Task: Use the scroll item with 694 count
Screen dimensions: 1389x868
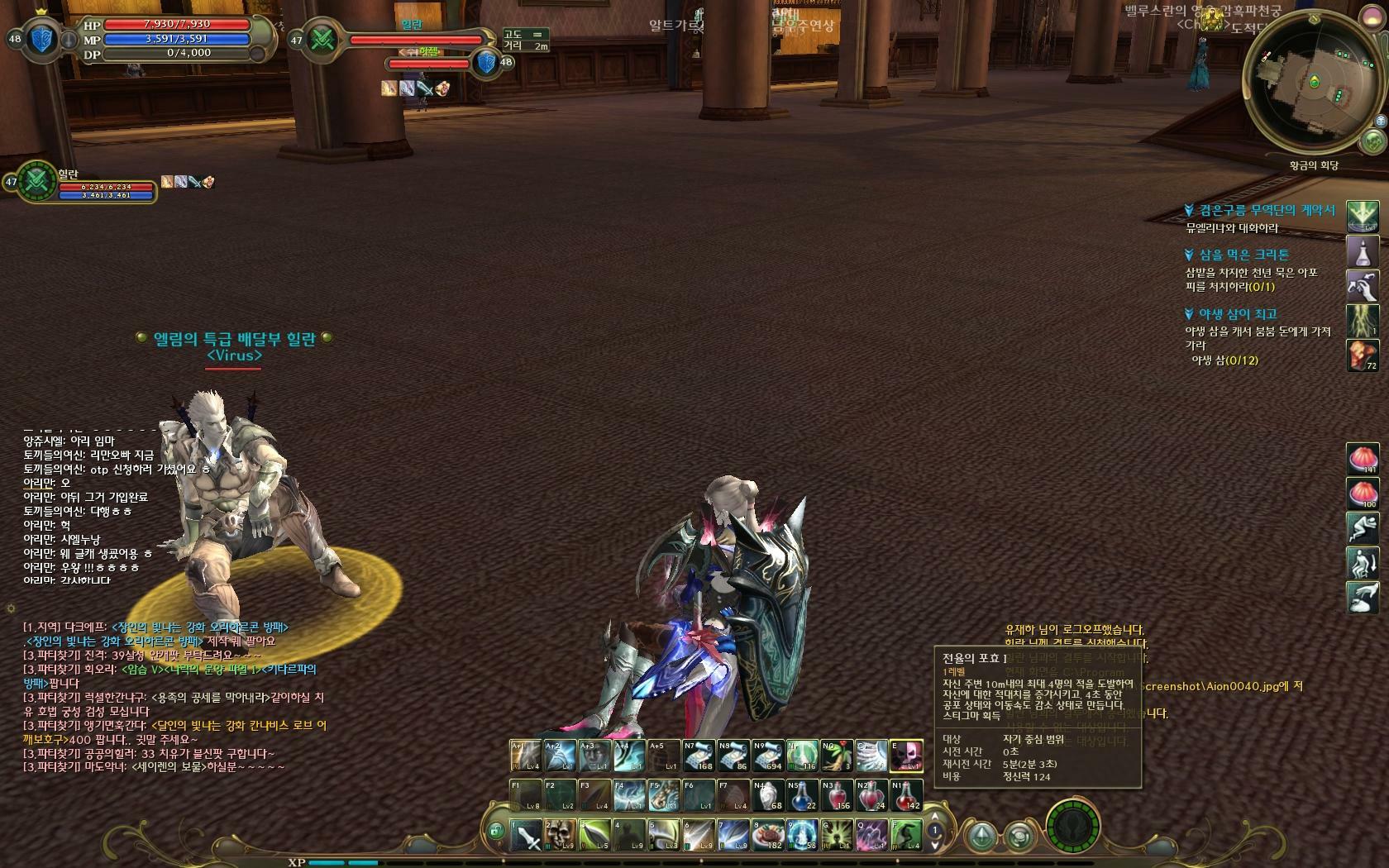Action: (768, 756)
